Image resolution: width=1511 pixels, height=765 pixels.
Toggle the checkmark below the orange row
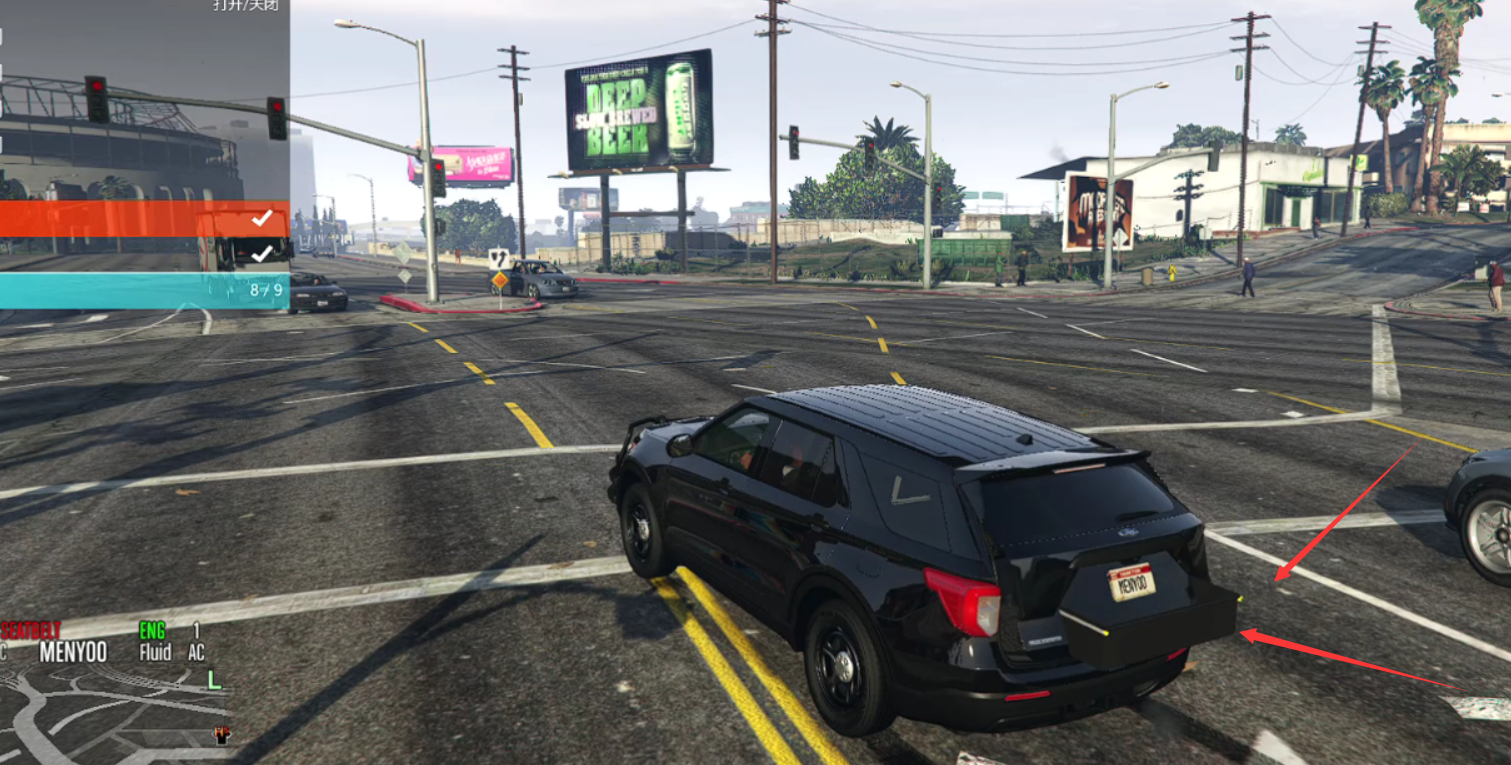[x=262, y=254]
